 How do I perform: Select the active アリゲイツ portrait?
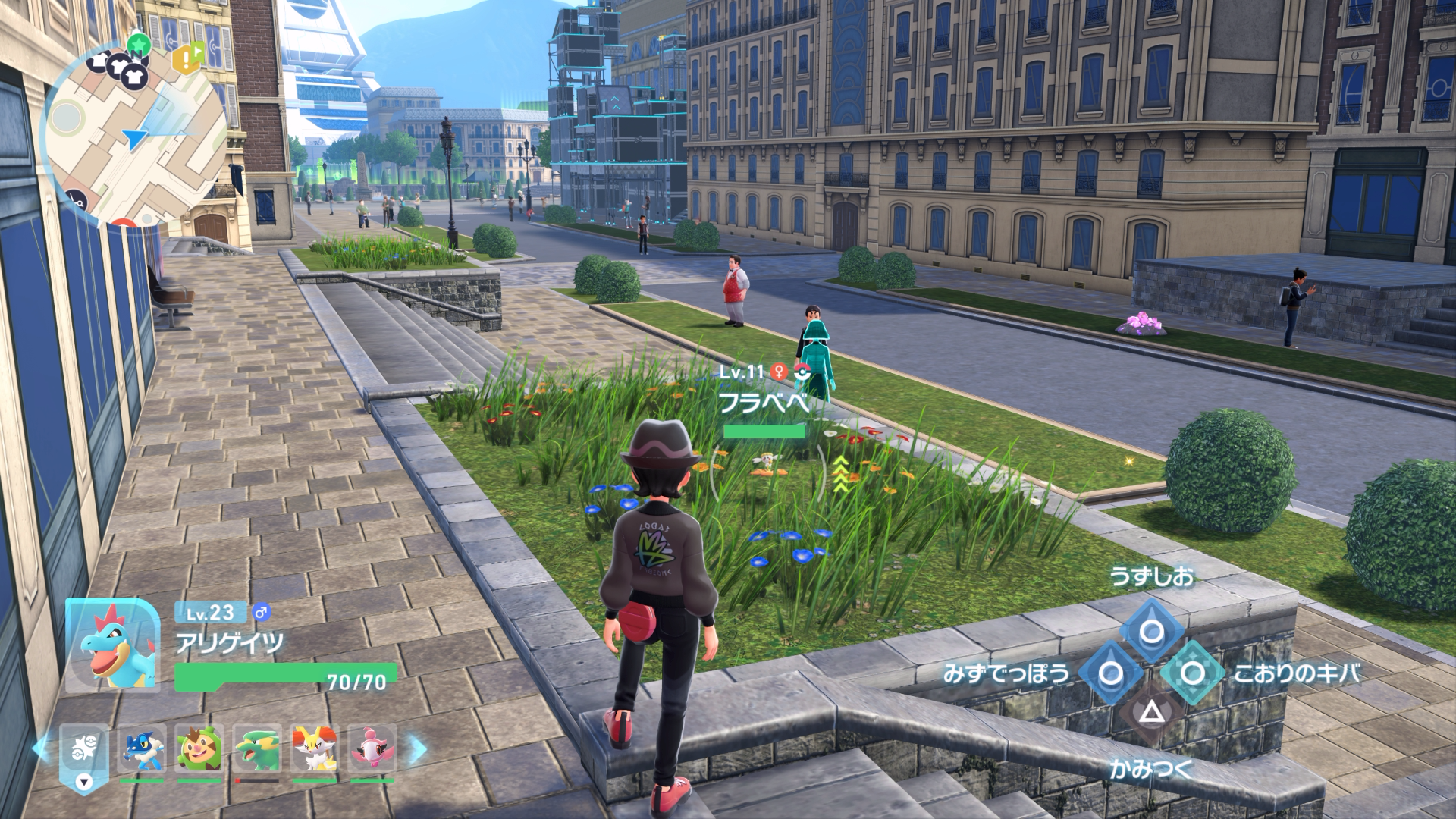(x=113, y=645)
